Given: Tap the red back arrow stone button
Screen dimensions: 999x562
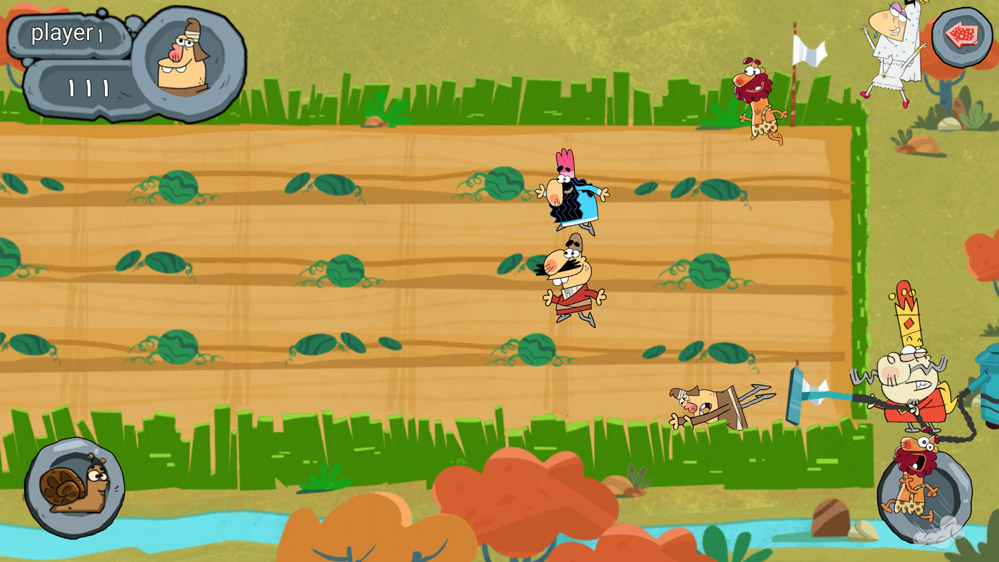Looking at the screenshot, I should [961, 37].
